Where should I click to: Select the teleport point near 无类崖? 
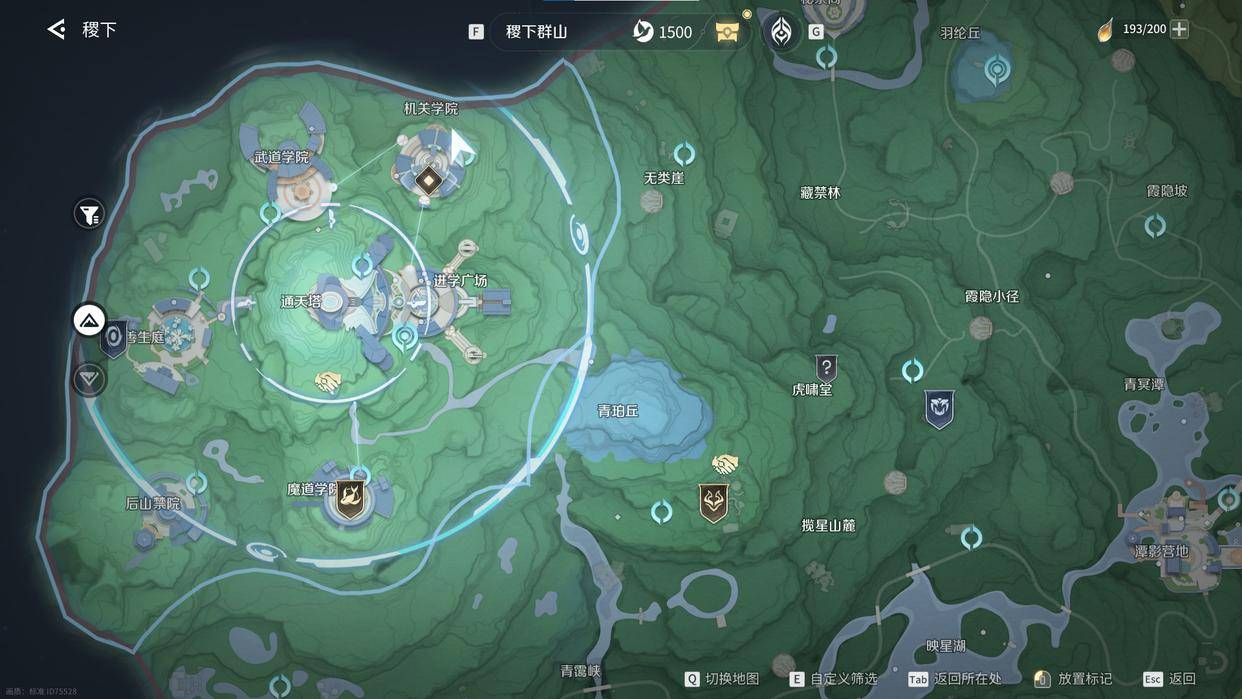[684, 154]
